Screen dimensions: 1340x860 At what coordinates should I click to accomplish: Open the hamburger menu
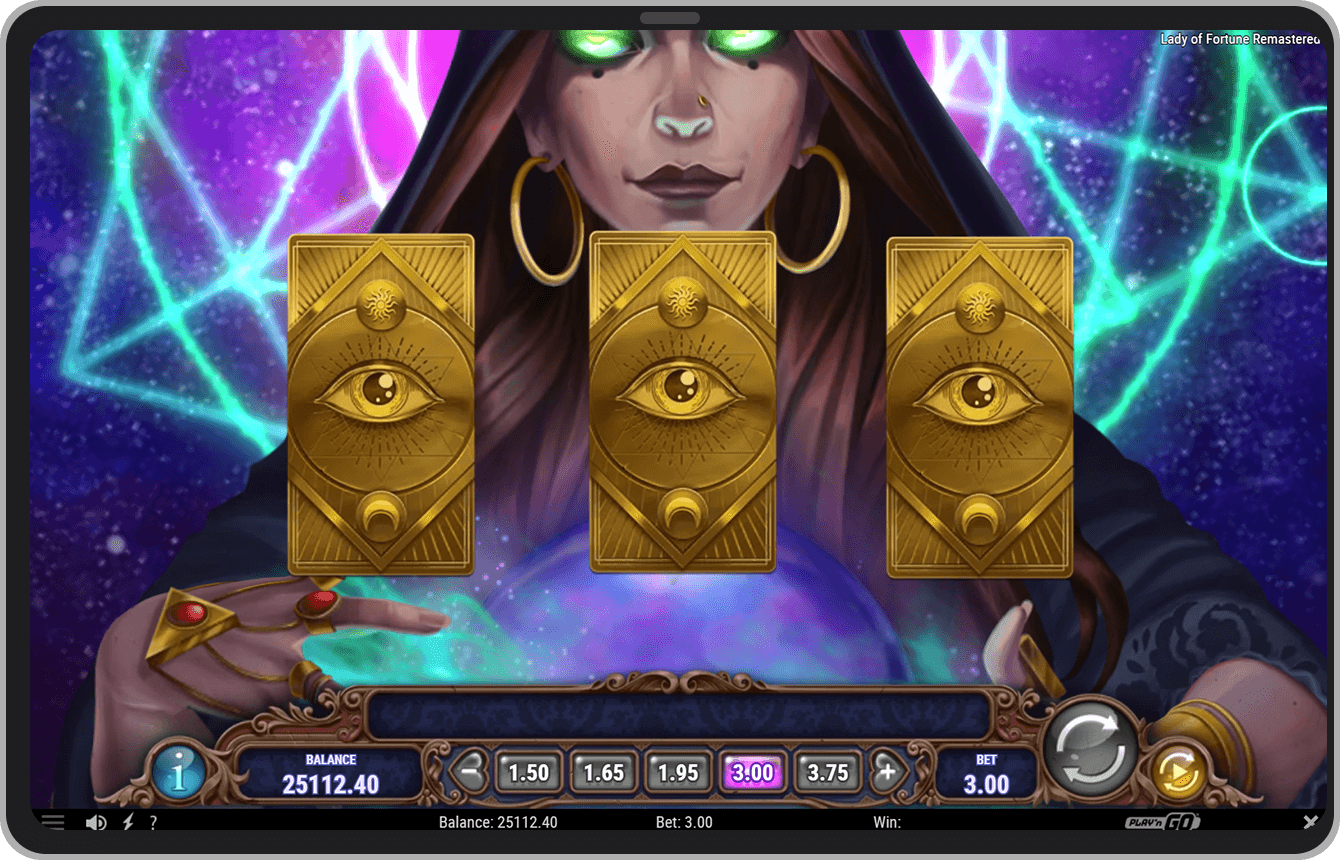pos(52,821)
